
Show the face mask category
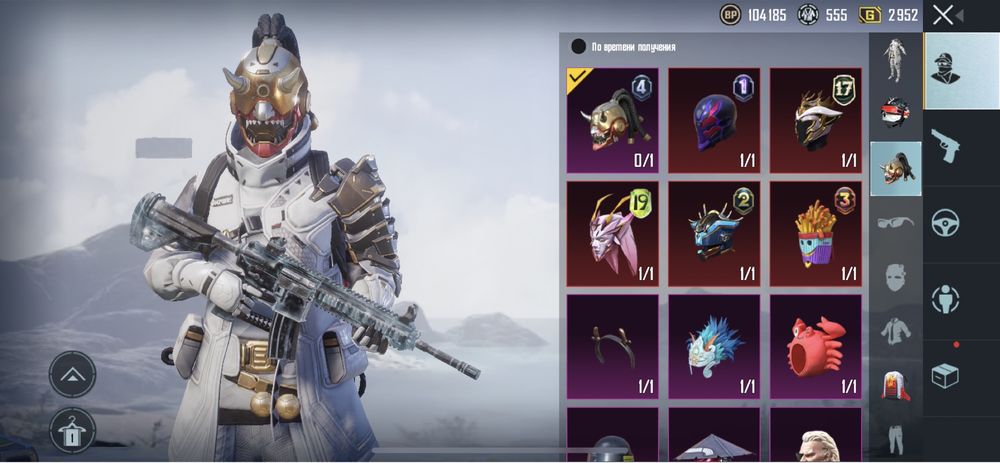(895, 277)
